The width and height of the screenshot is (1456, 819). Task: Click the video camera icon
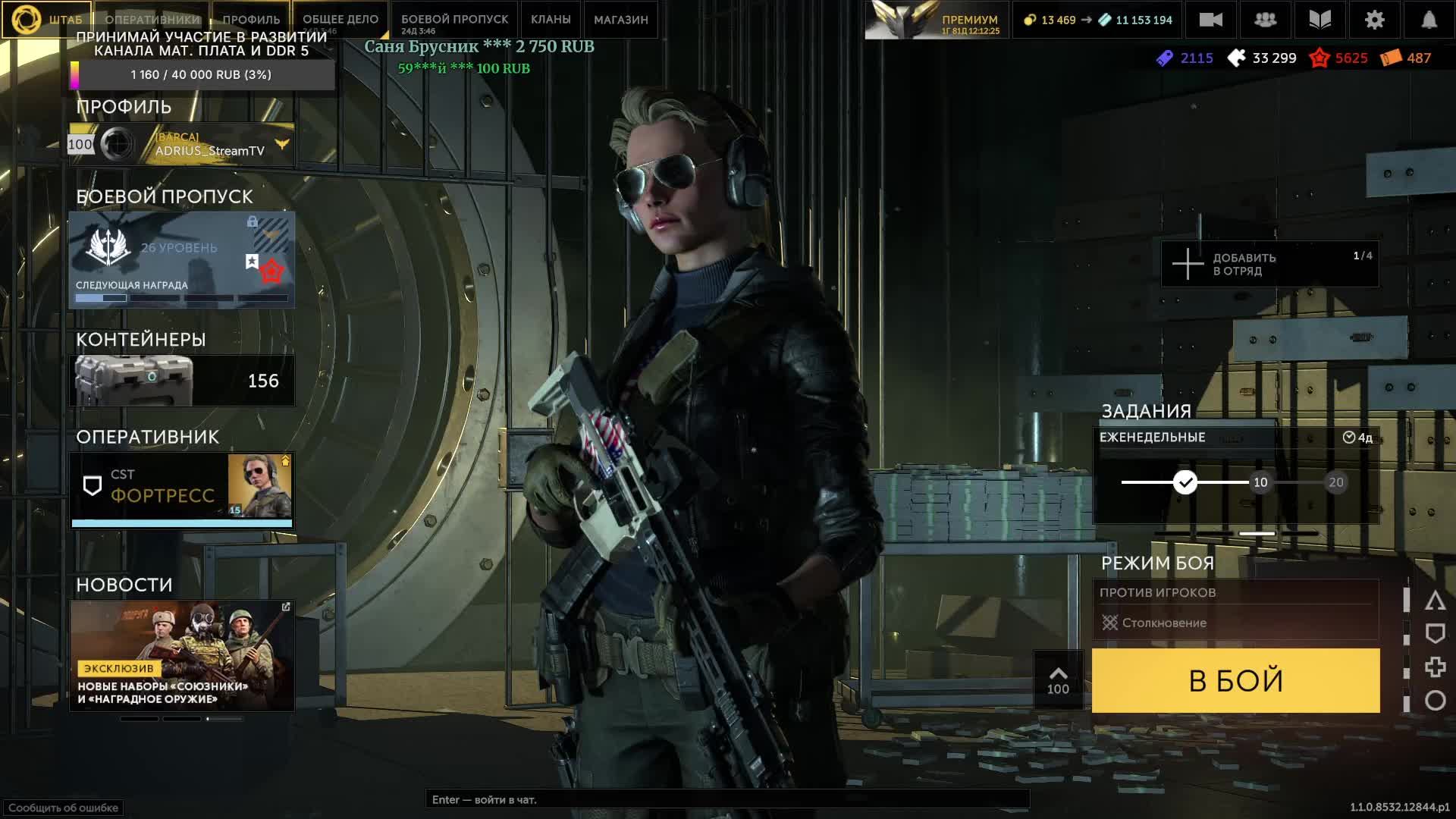pos(1210,20)
